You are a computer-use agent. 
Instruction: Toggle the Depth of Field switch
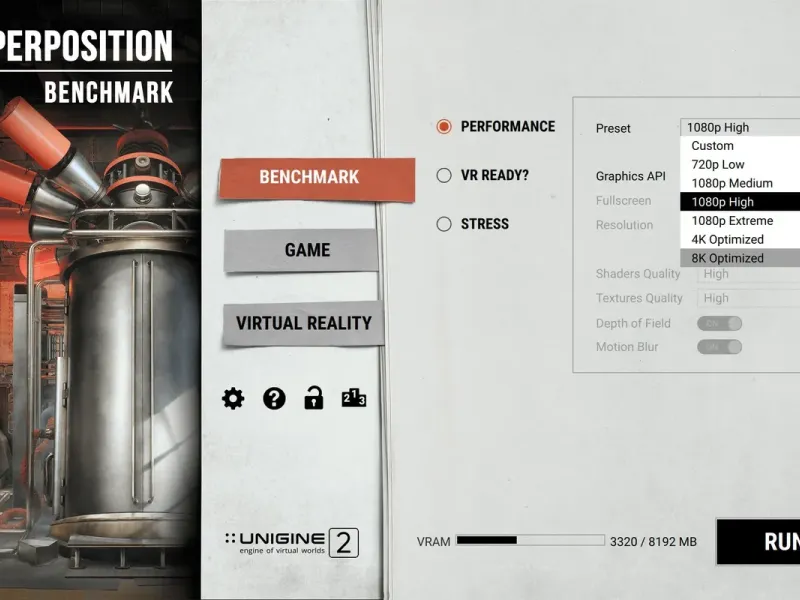pos(720,323)
